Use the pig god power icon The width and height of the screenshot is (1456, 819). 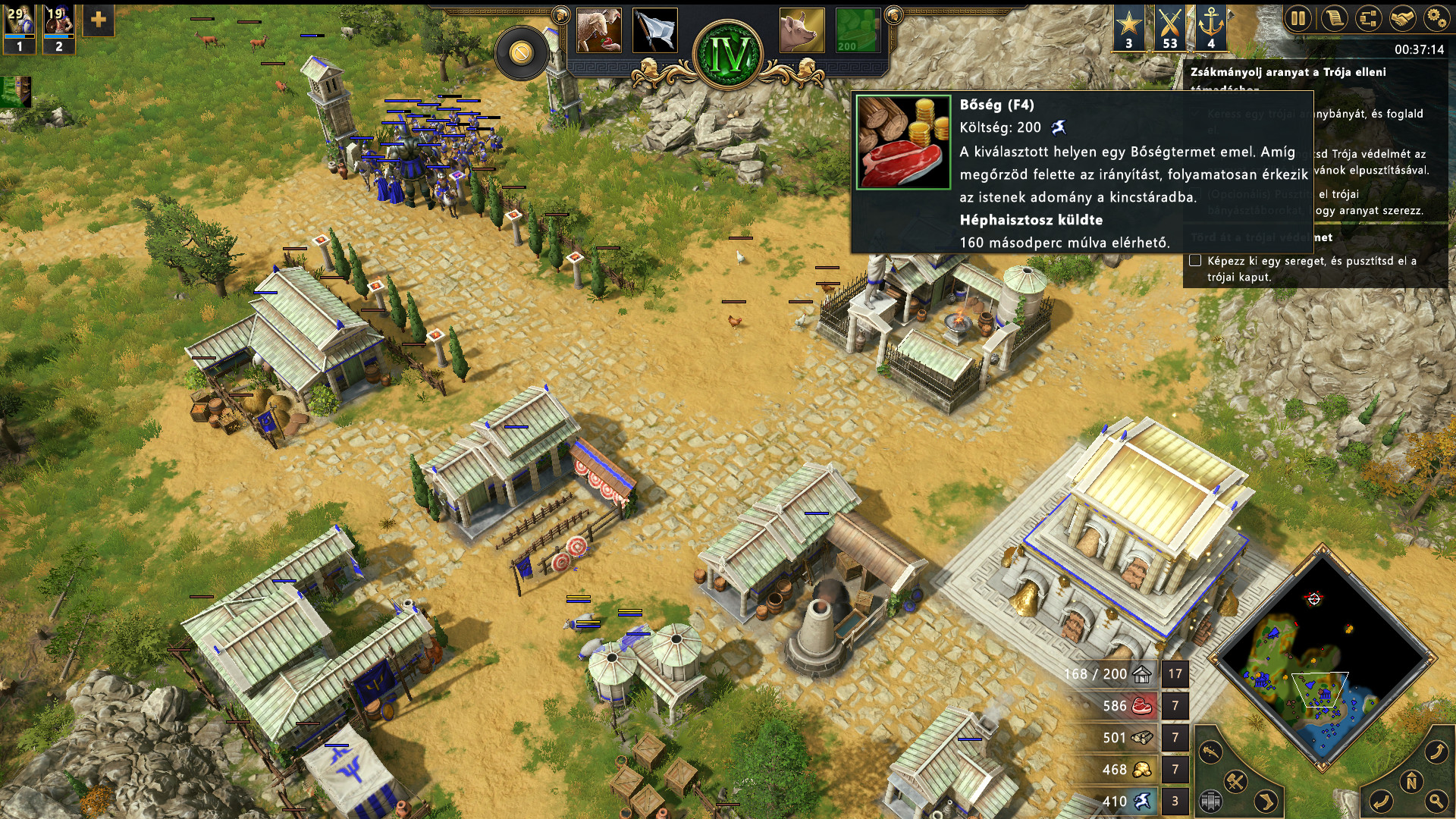coord(802,31)
